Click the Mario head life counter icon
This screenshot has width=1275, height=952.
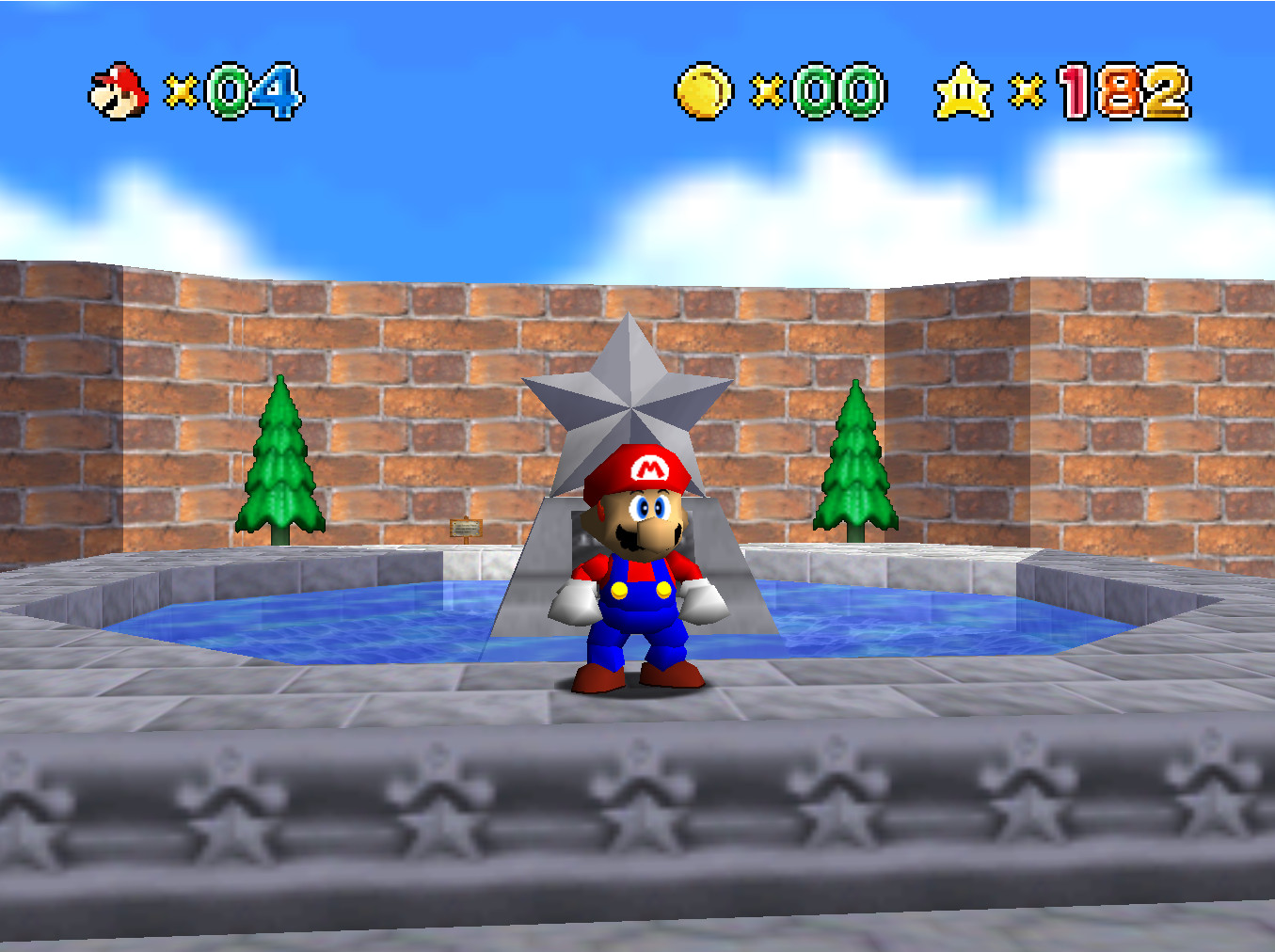click(x=117, y=90)
